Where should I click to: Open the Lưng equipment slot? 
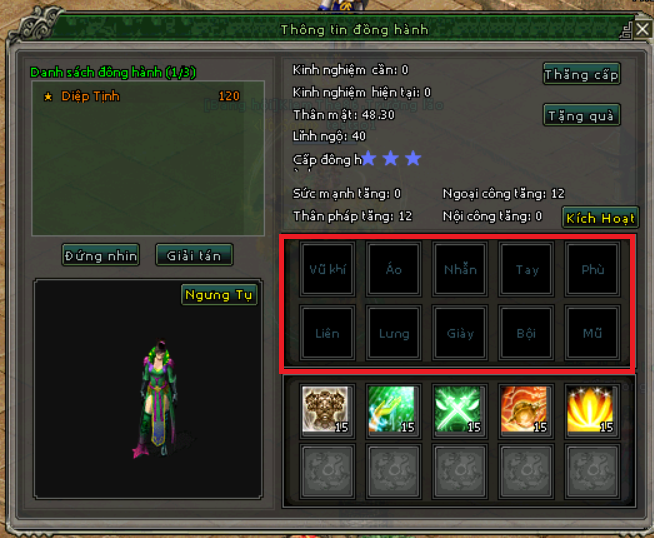(393, 333)
